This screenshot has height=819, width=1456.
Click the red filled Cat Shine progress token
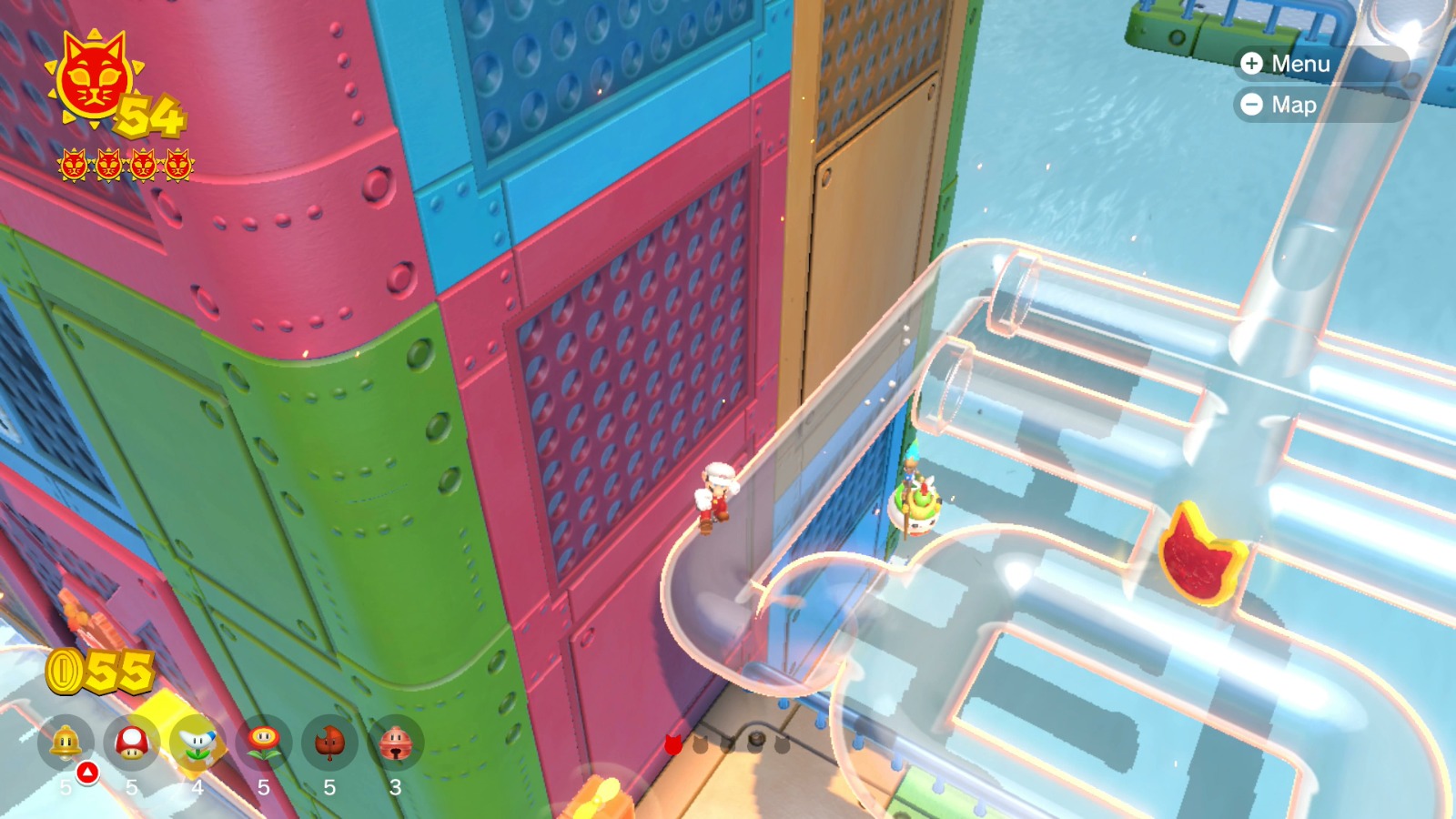click(672, 743)
